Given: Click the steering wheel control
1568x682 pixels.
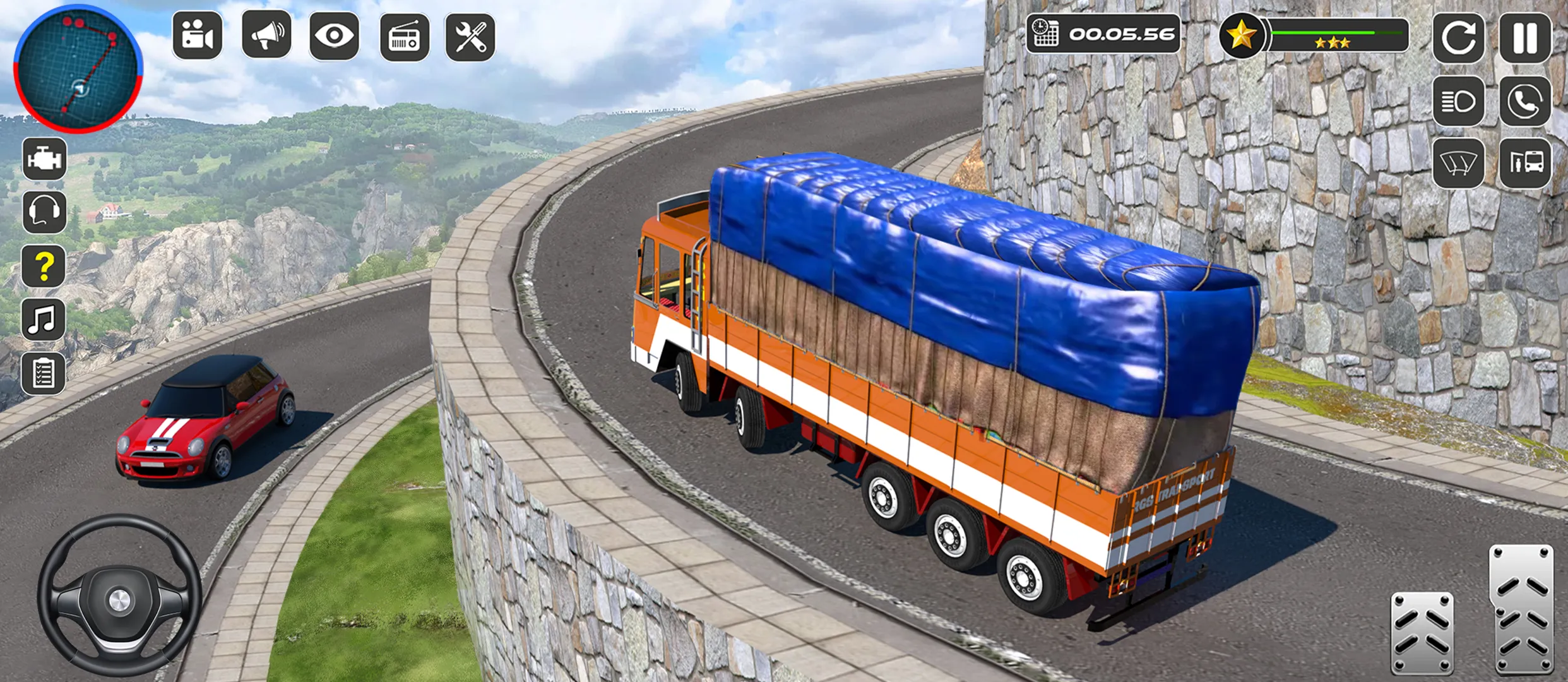Looking at the screenshot, I should tap(119, 597).
